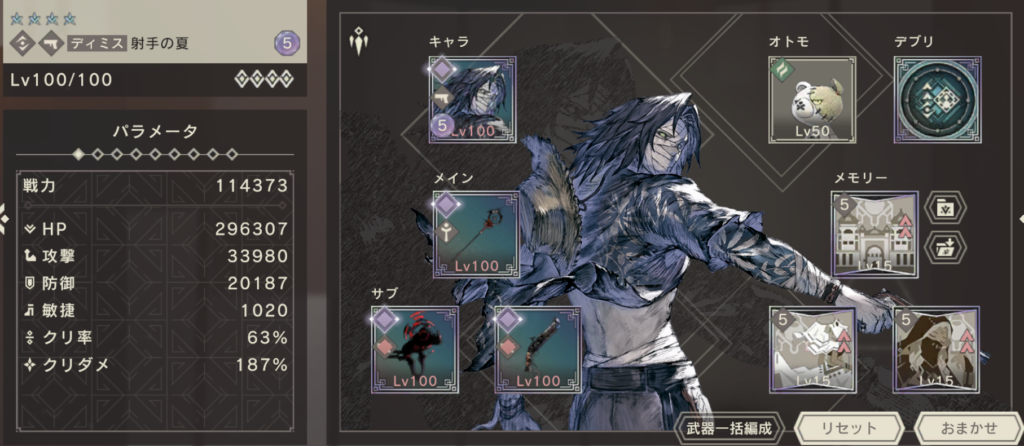Select the debris (デブリ) emblem slot
Viewport: 1024px width, 446px height.
pos(937,100)
